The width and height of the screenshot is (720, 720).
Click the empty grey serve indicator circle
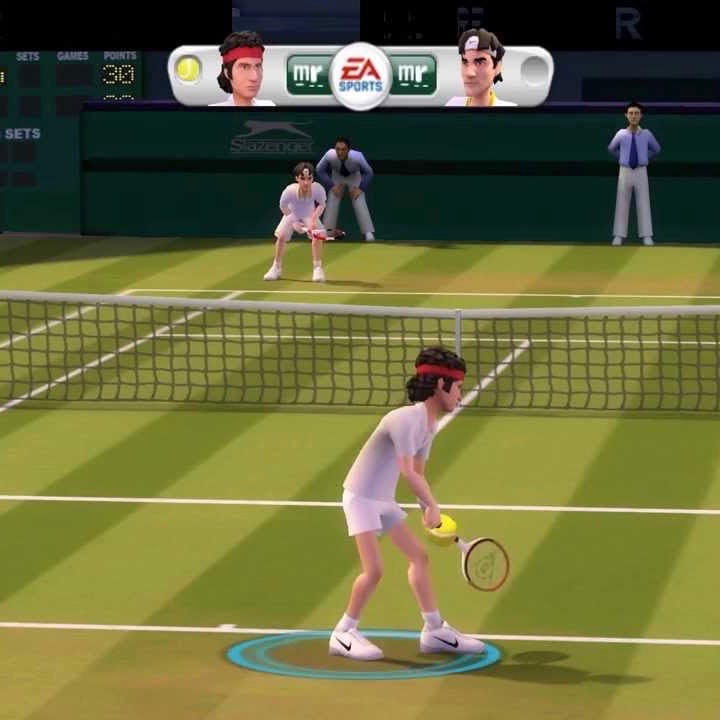click(x=534, y=71)
